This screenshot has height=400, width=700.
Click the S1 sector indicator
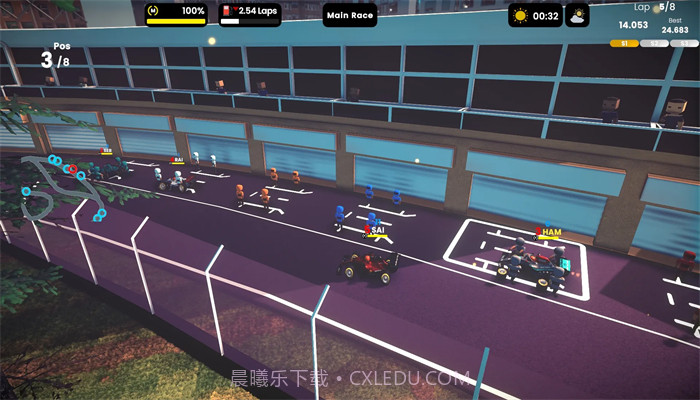[x=624, y=44]
